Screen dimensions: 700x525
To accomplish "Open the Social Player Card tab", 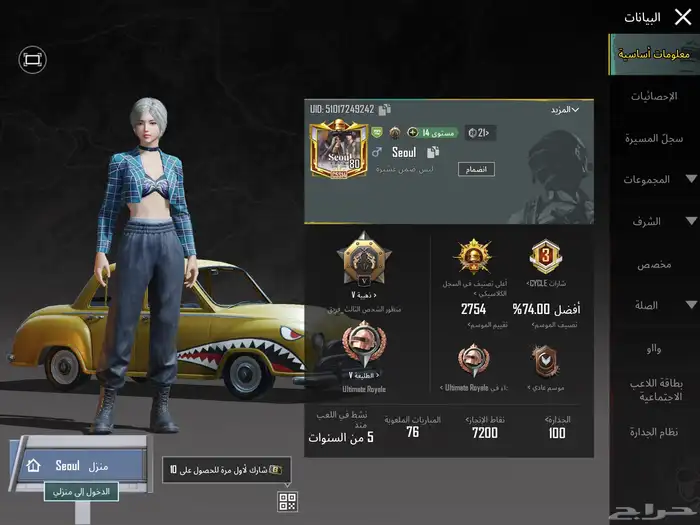I will (x=654, y=389).
